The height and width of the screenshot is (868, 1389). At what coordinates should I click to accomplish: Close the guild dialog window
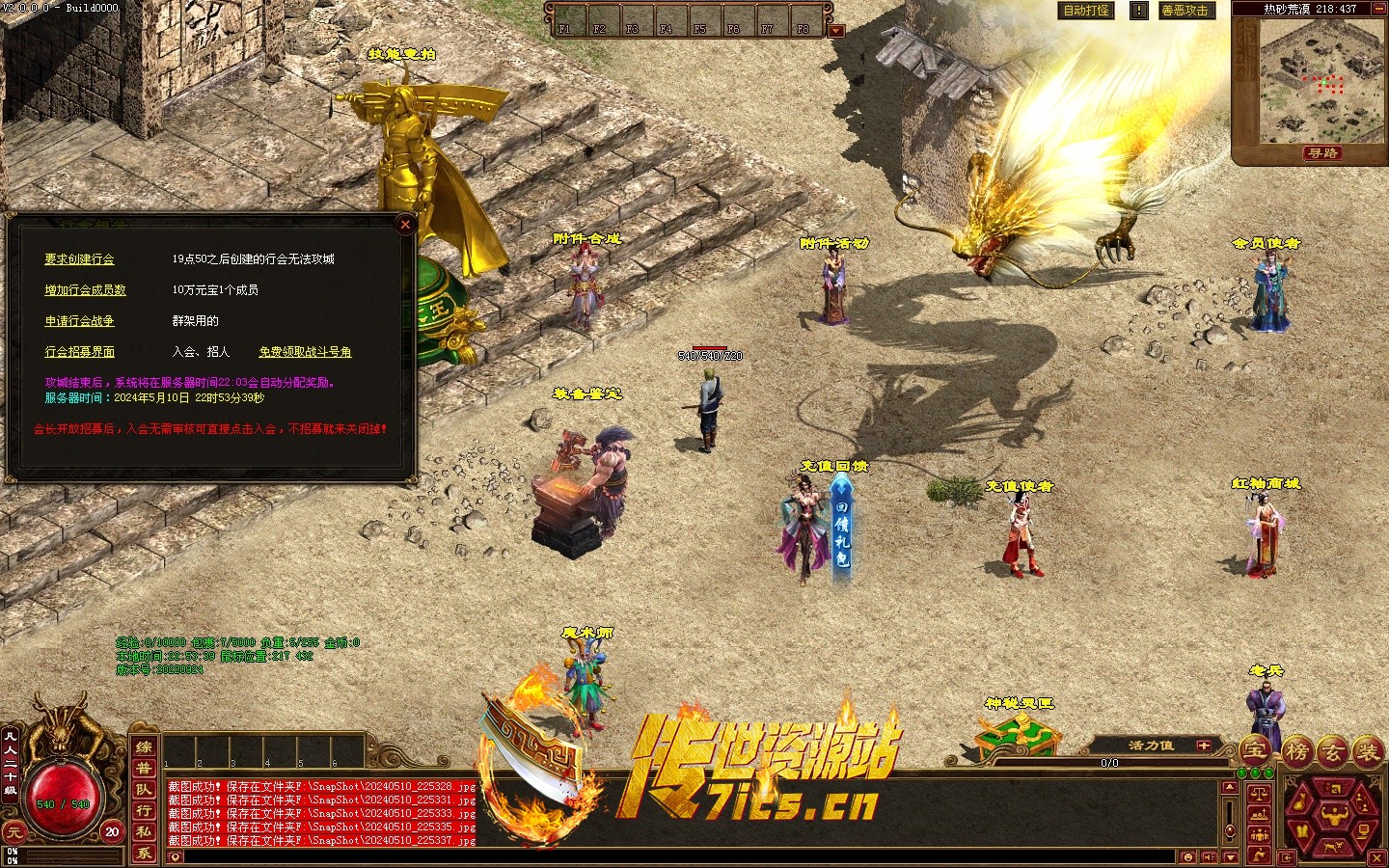pyautogui.click(x=405, y=225)
